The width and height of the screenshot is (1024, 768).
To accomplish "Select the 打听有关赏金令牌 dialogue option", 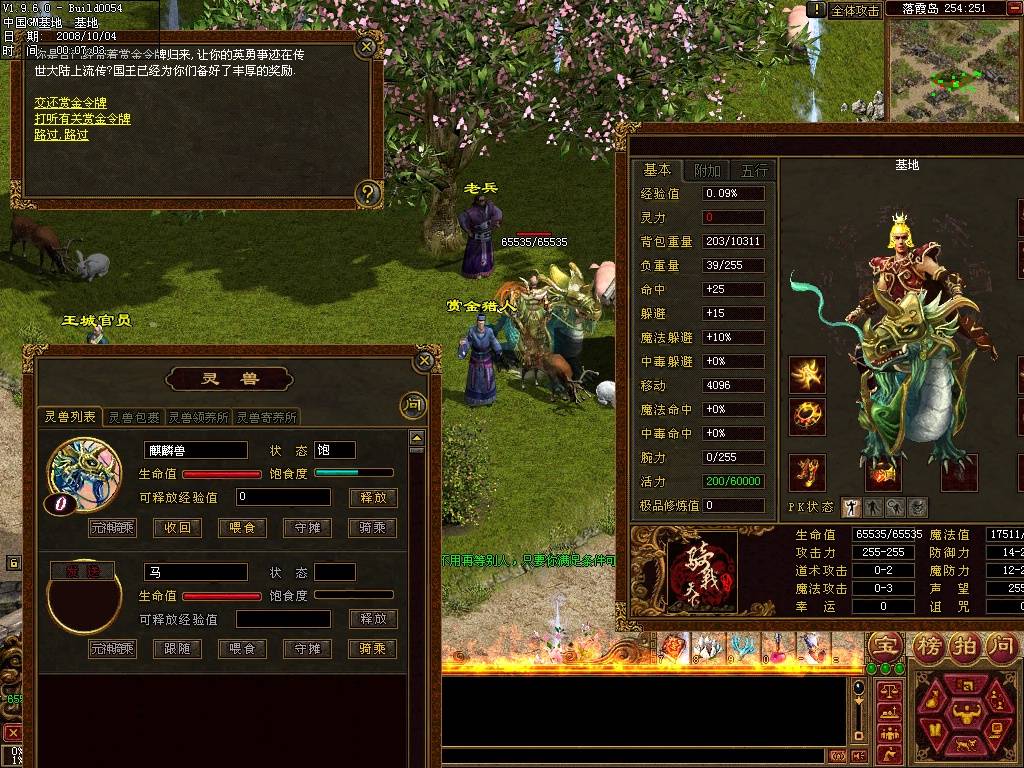I will click(x=82, y=119).
